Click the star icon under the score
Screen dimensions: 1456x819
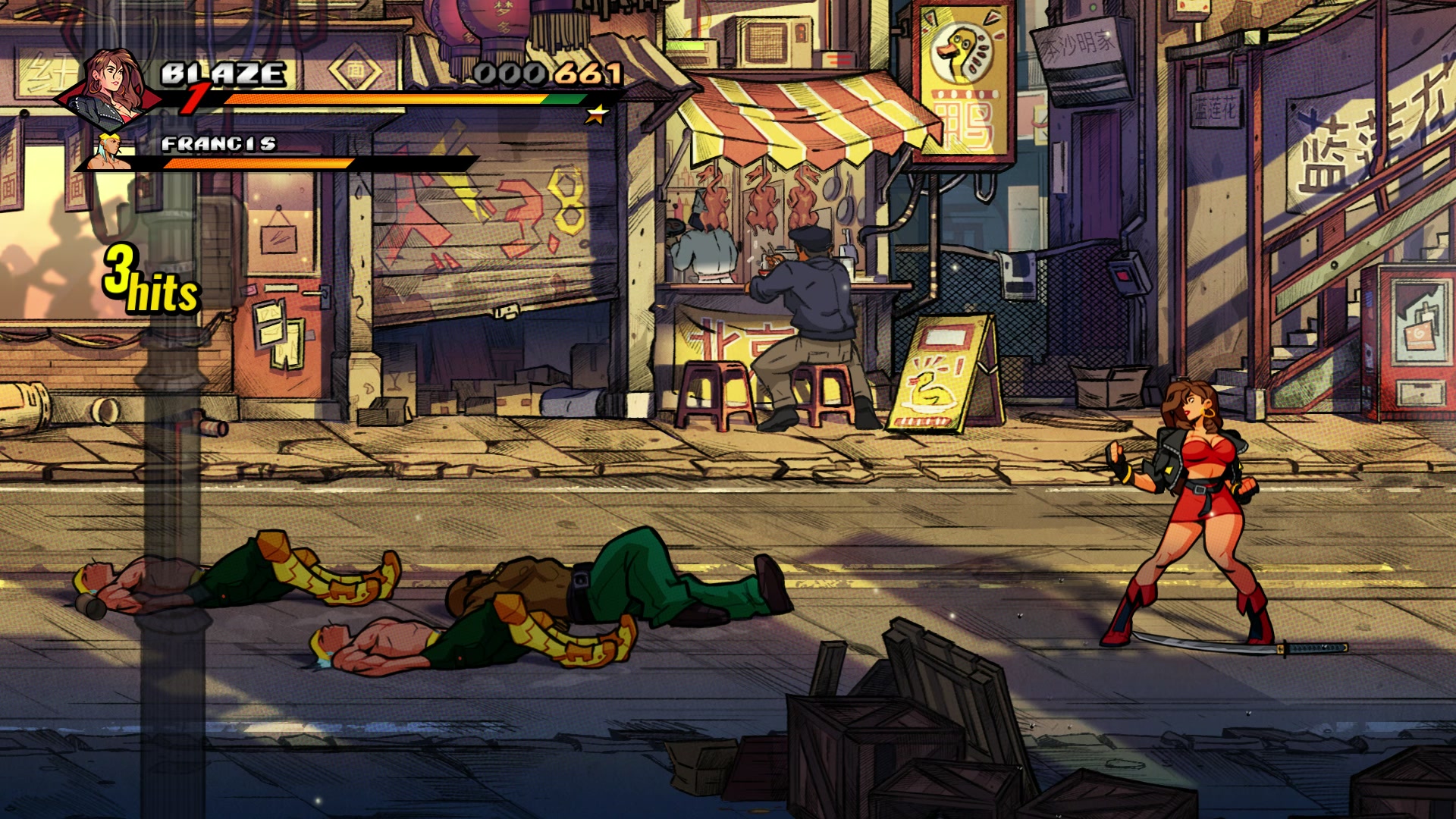598,115
